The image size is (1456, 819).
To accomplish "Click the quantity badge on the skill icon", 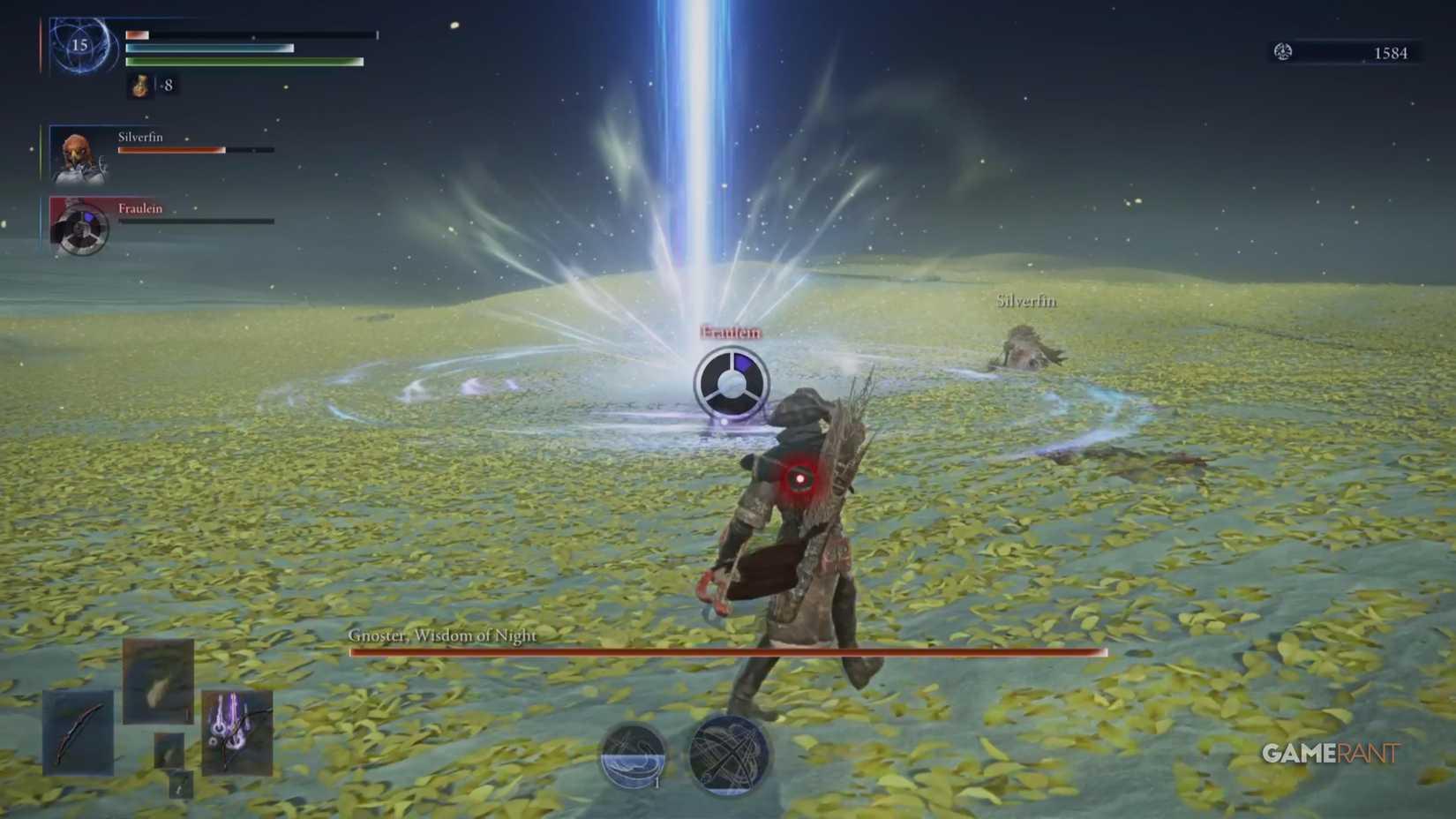I will [657, 782].
